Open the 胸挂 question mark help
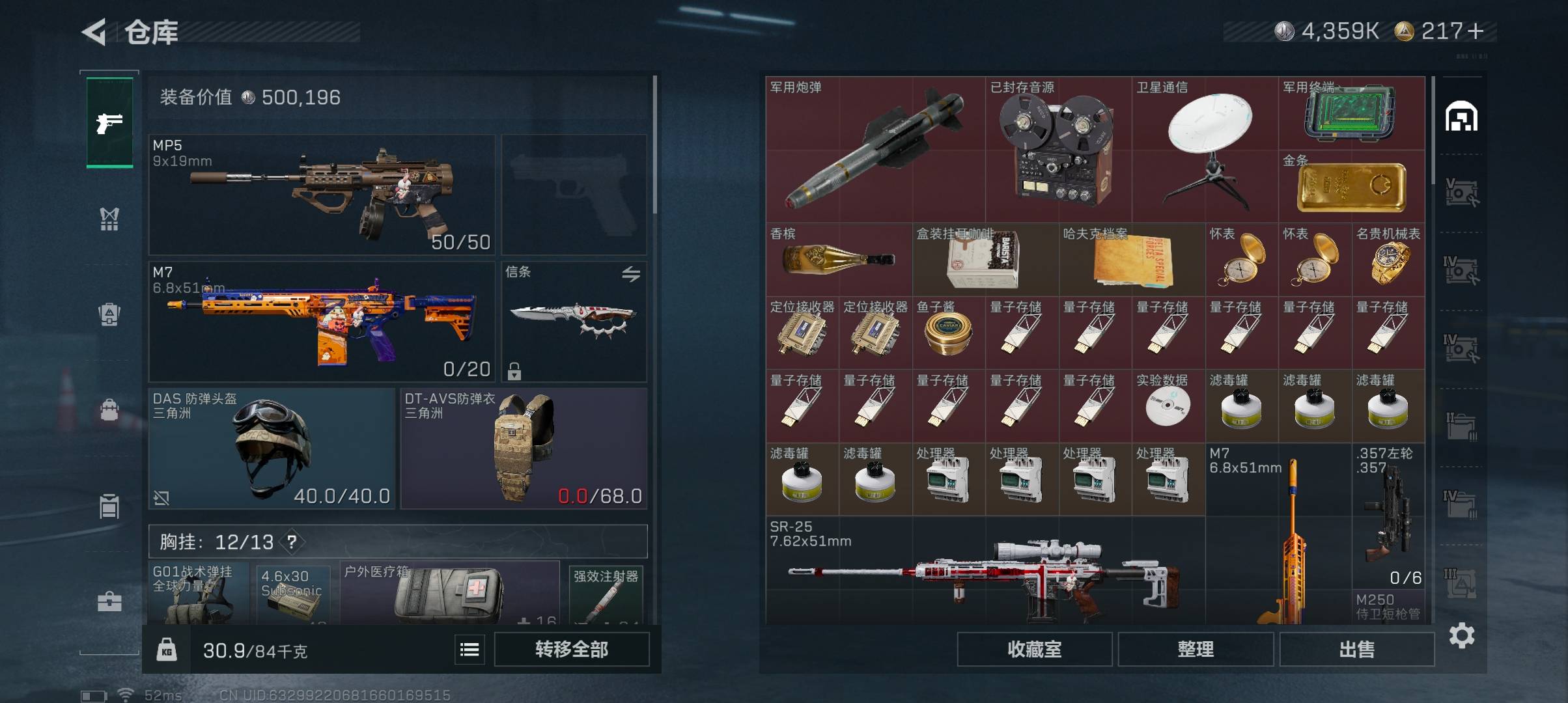Image resolution: width=1568 pixels, height=703 pixels. (292, 542)
